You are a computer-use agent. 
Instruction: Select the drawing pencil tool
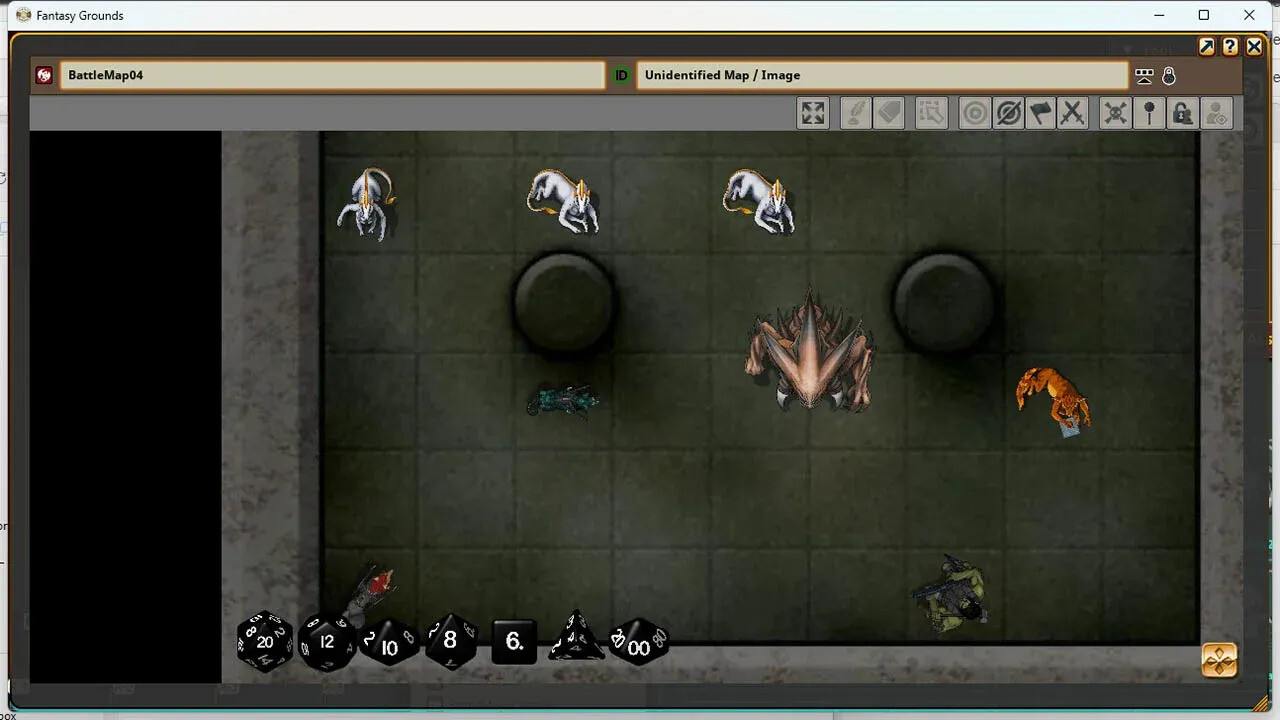854,112
